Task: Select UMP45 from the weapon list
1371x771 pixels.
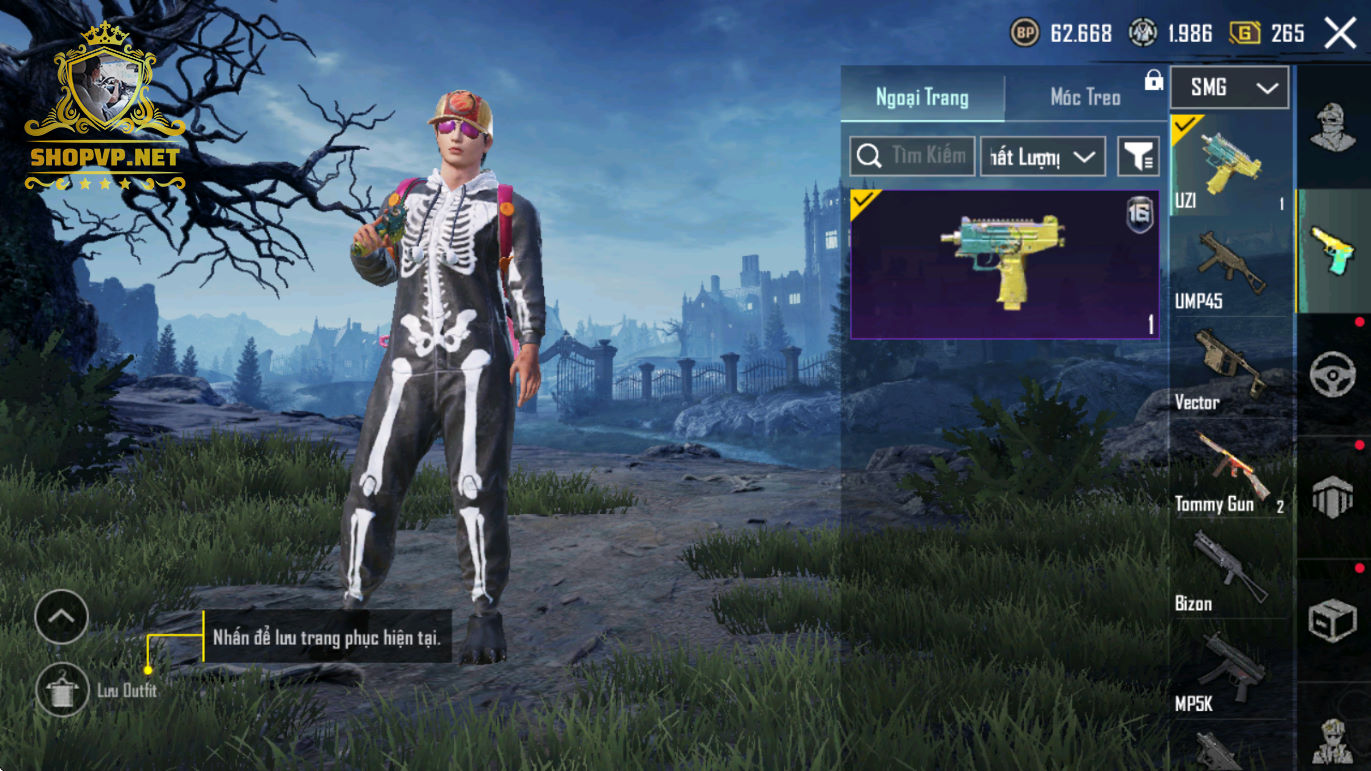Action: [x=1229, y=268]
